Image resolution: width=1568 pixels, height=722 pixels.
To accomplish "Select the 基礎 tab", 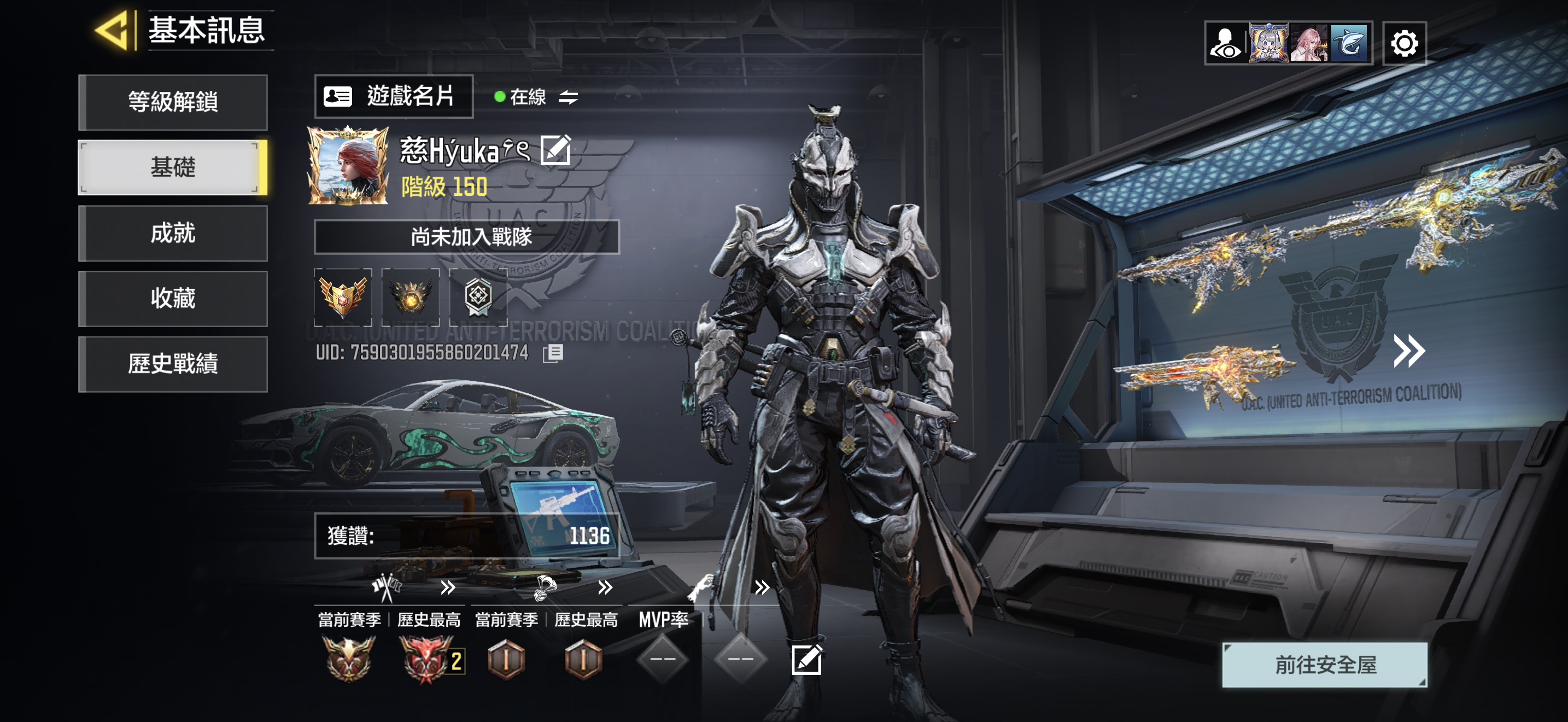I will tap(173, 167).
